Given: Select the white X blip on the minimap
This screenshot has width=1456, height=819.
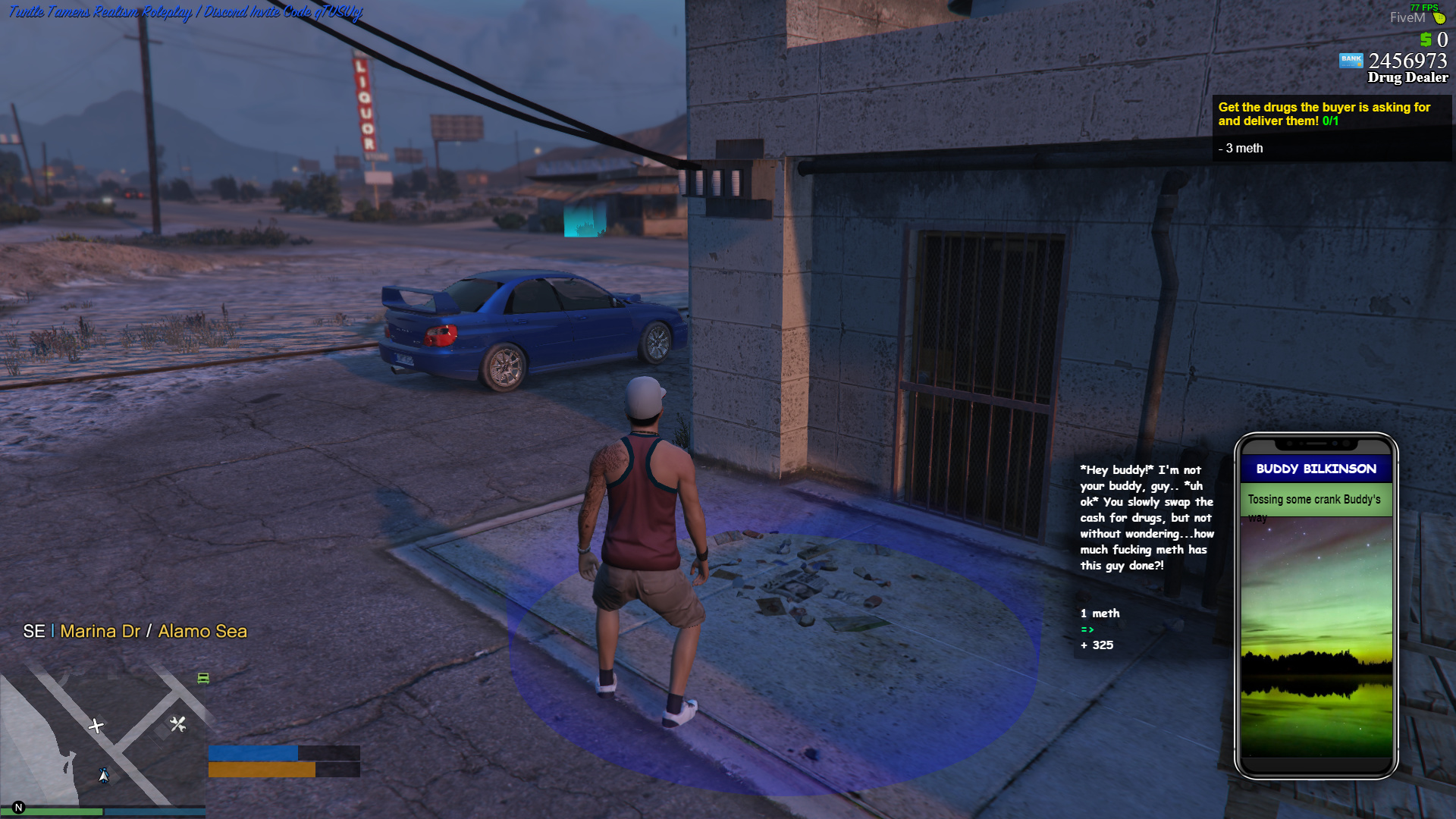Looking at the screenshot, I should pyautogui.click(x=96, y=726).
